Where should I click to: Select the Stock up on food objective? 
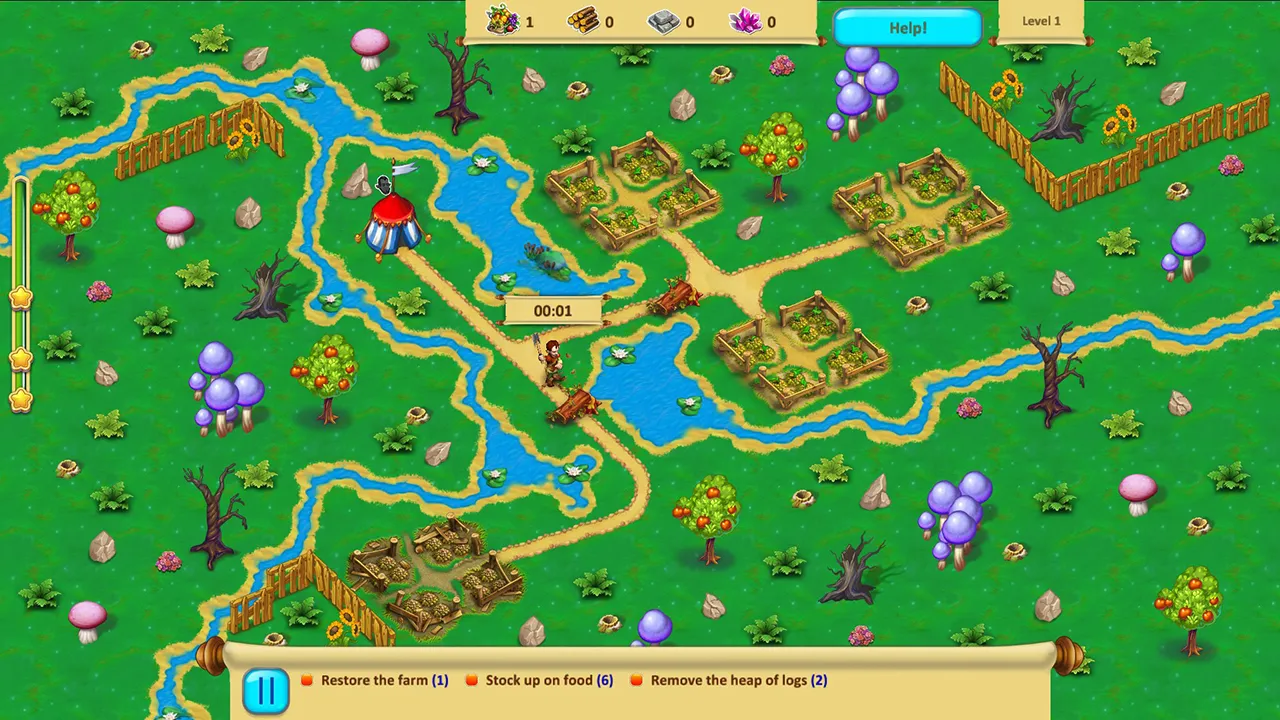pyautogui.click(x=549, y=680)
